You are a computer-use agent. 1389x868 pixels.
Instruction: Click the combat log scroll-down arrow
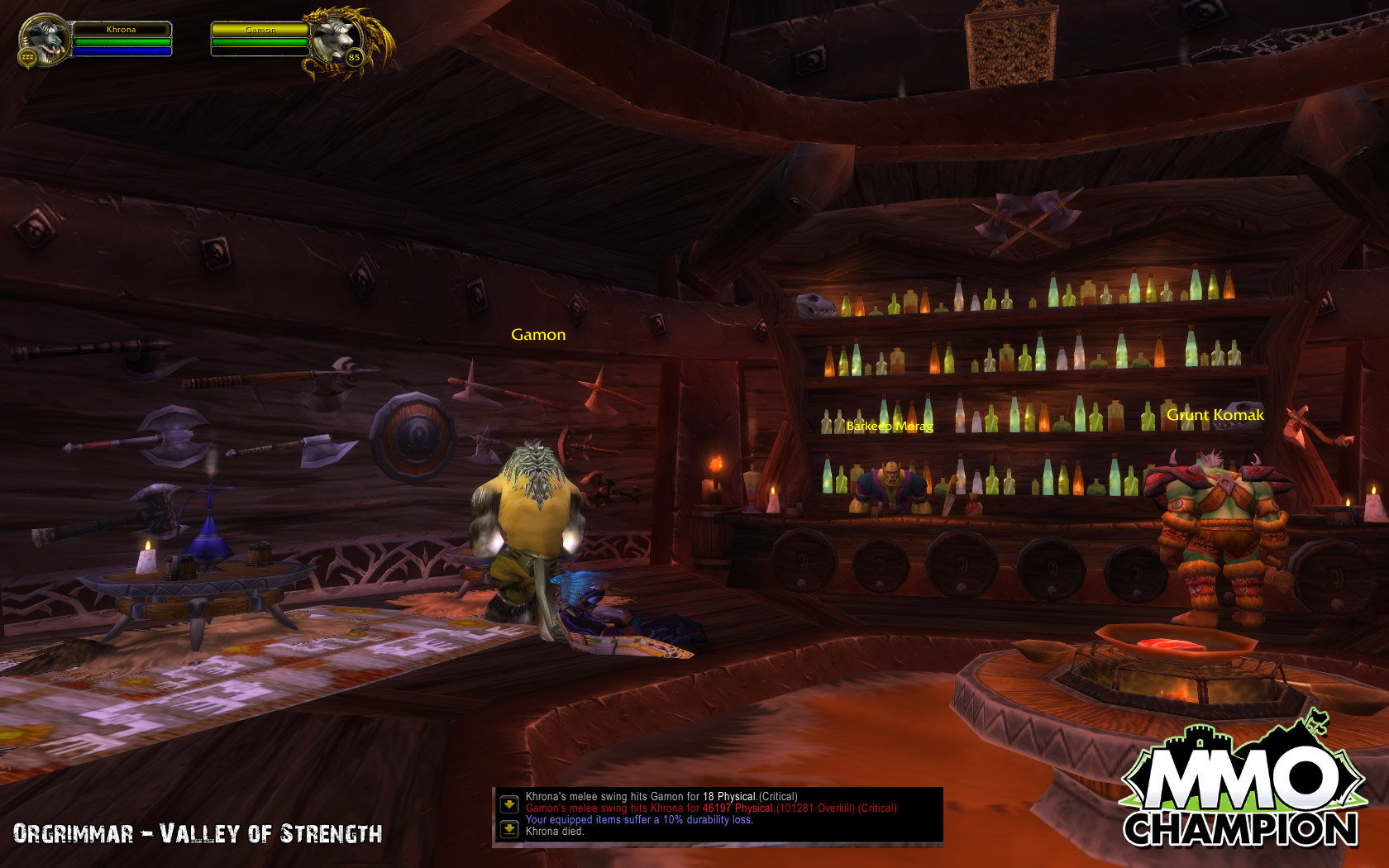click(509, 804)
